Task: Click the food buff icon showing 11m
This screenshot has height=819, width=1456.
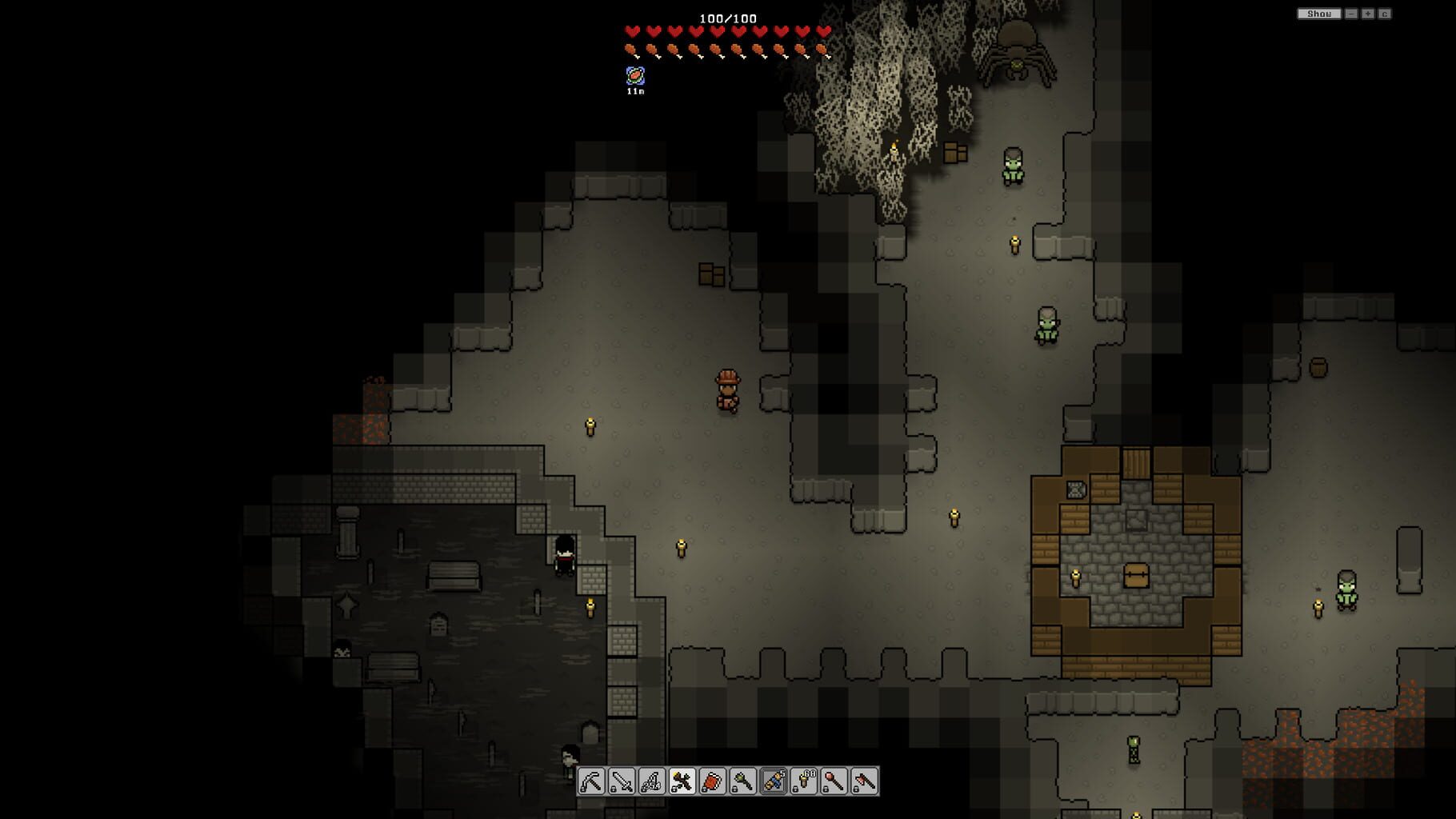Action: pos(634,78)
